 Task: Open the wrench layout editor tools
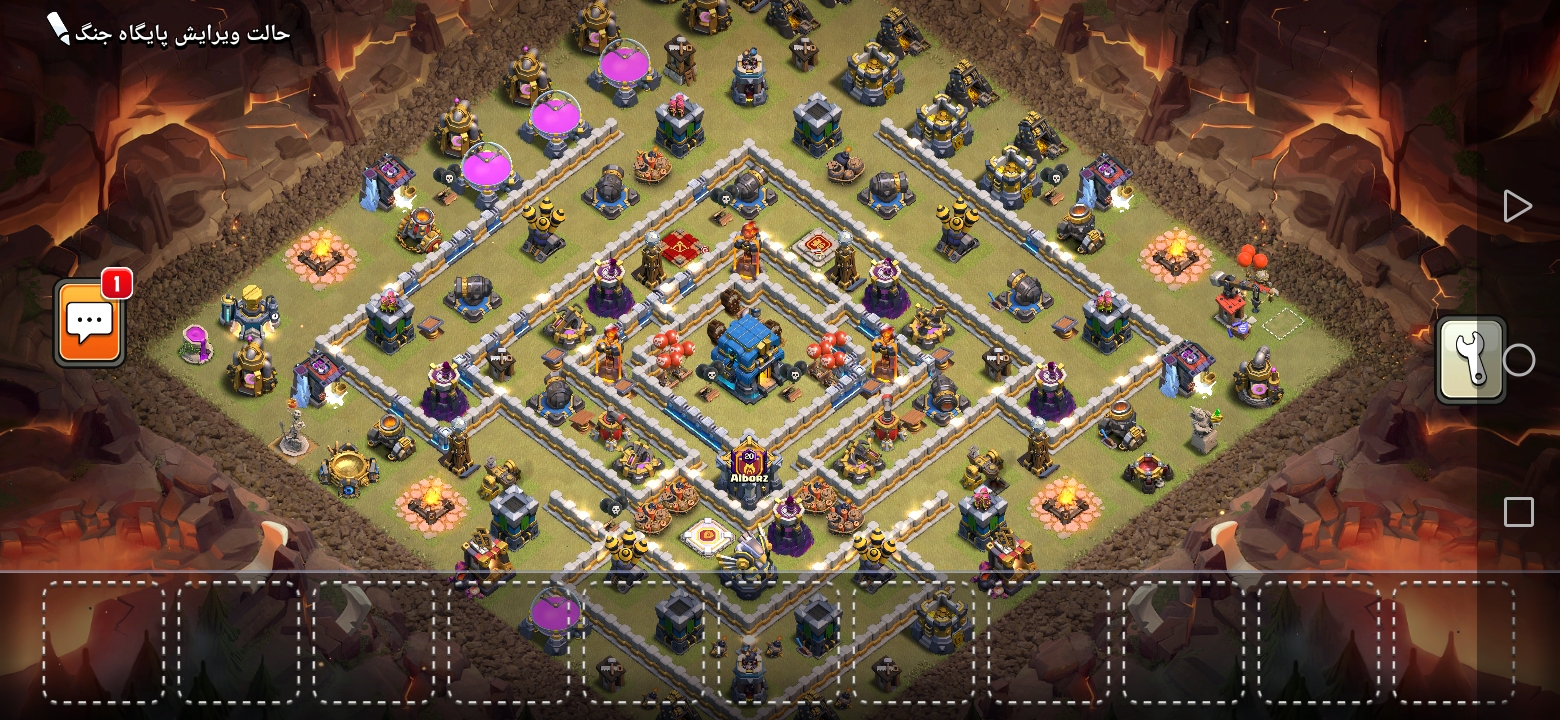1471,360
